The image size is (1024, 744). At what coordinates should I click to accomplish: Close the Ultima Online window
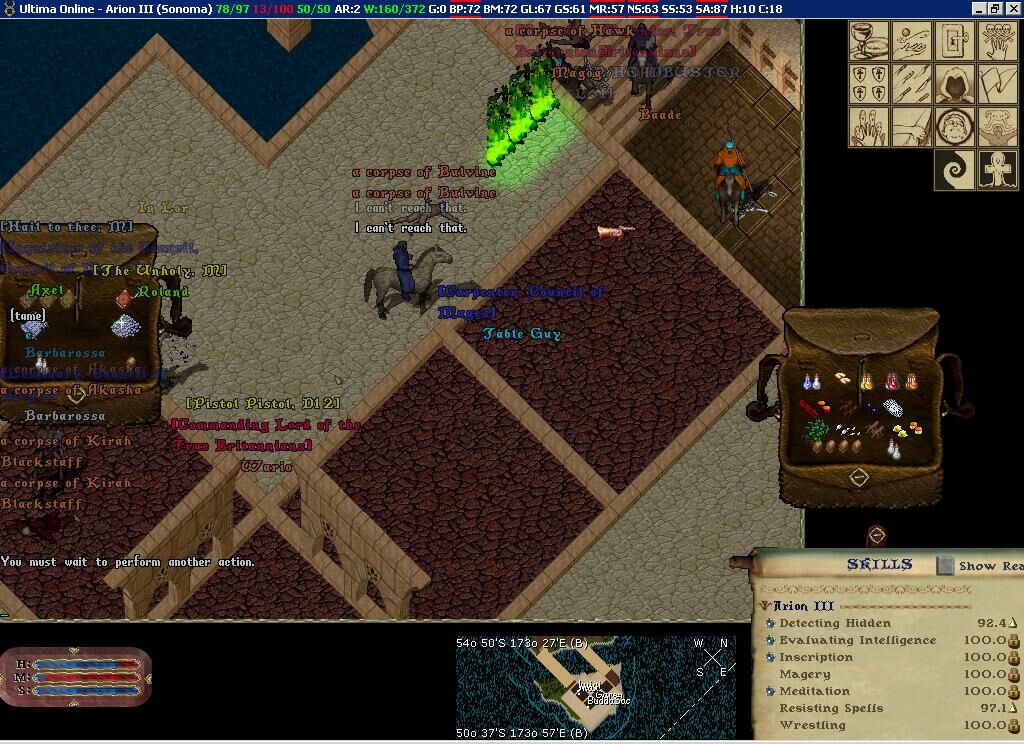1012,8
